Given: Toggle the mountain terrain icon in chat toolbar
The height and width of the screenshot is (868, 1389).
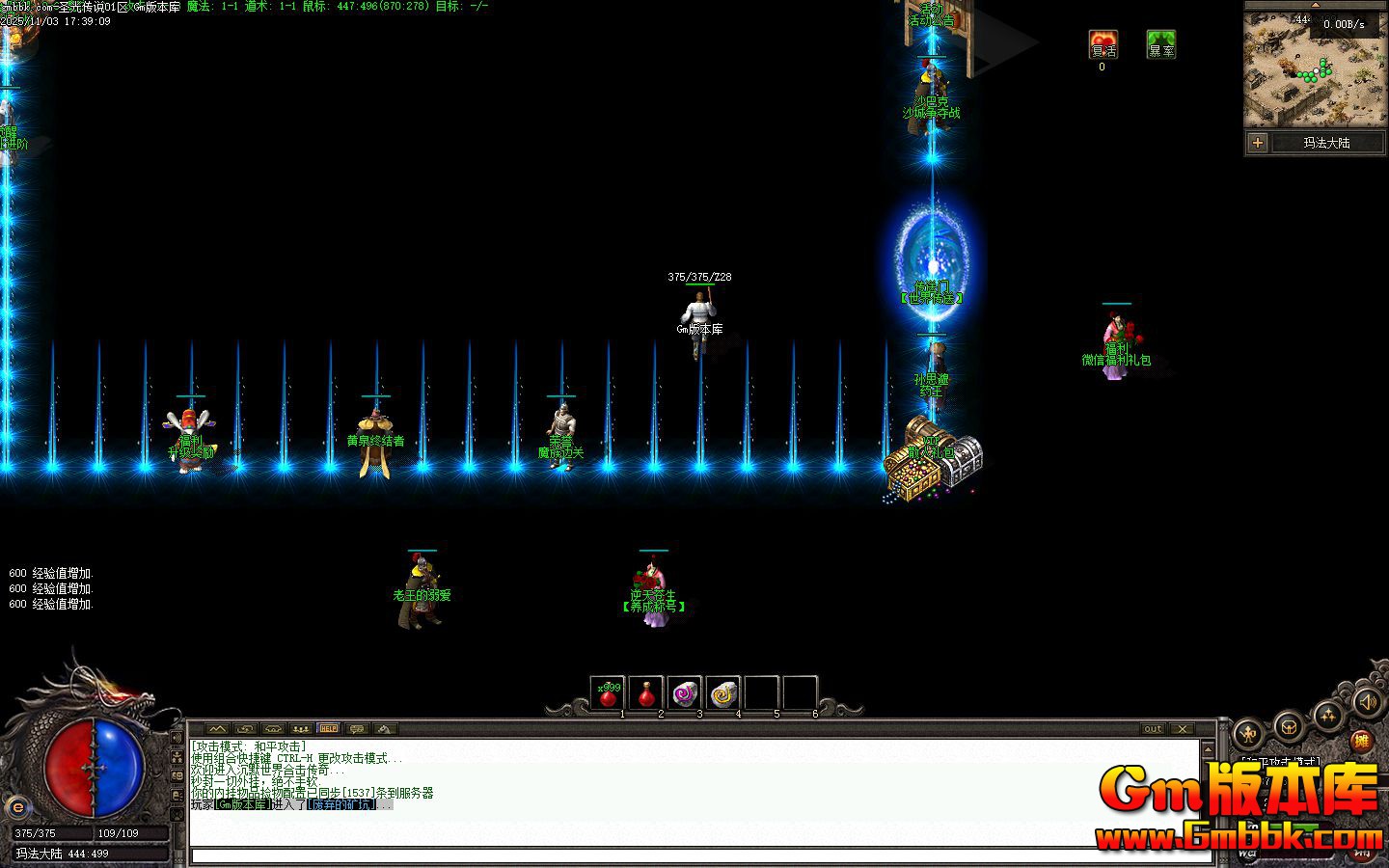Looking at the screenshot, I should click(216, 729).
